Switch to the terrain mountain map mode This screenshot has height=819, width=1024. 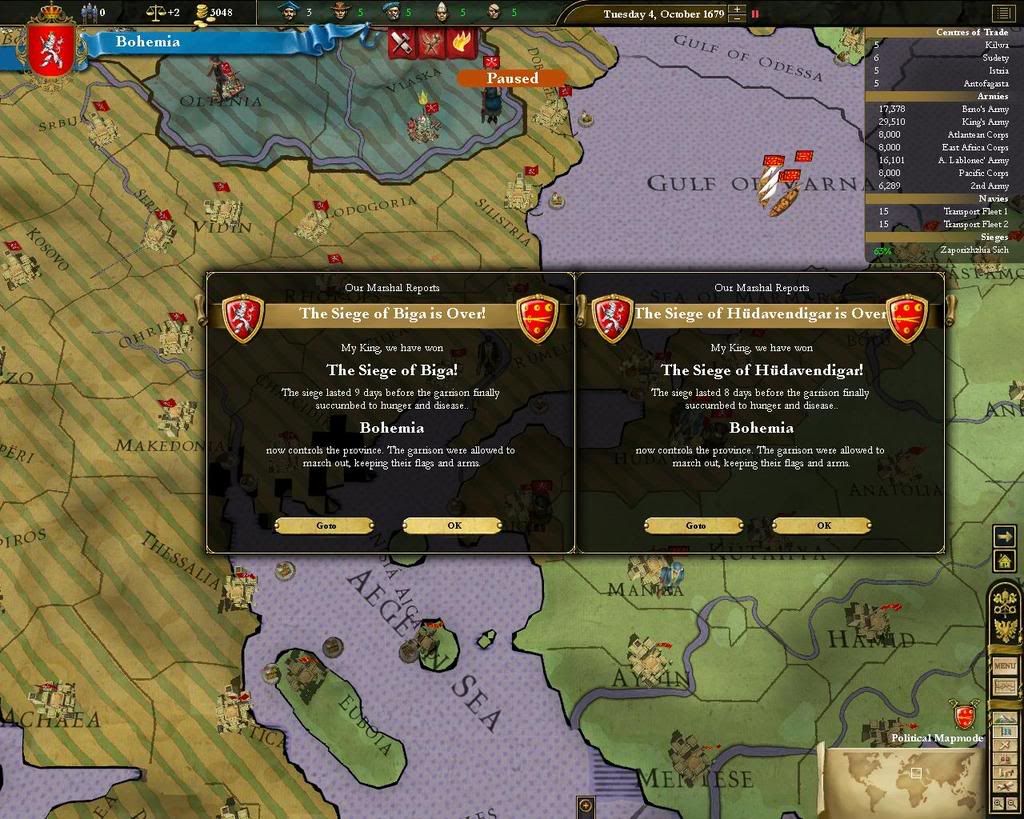click(x=1004, y=718)
